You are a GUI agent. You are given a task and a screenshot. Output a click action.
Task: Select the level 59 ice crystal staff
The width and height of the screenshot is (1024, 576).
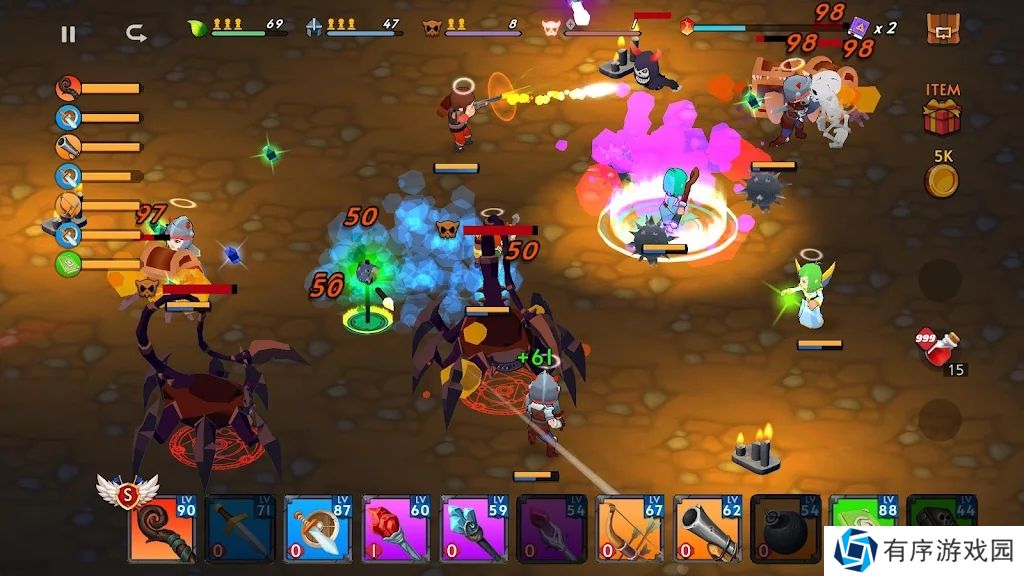(475, 528)
